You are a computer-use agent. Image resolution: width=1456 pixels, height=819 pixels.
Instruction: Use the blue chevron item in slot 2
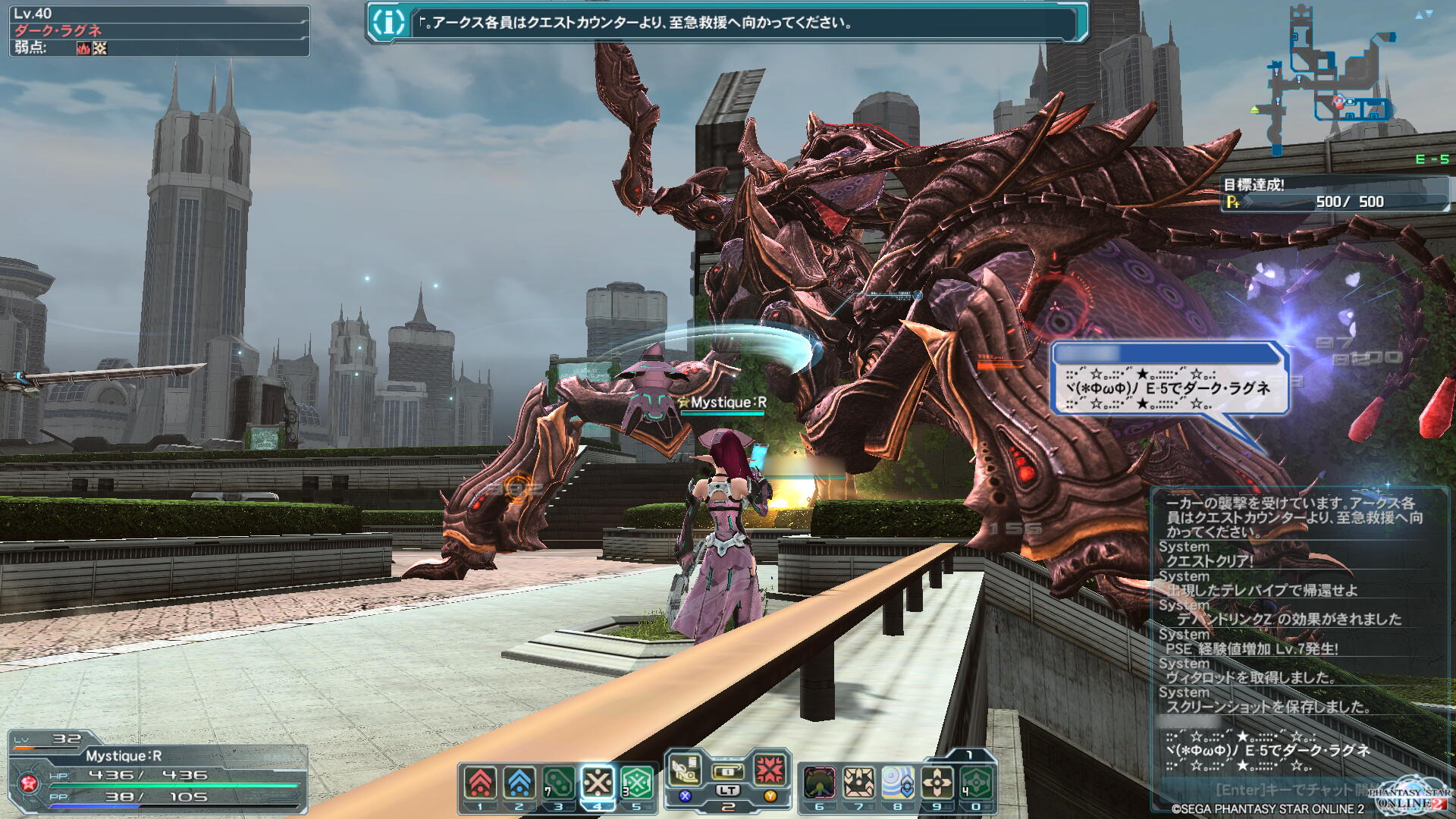tap(519, 783)
